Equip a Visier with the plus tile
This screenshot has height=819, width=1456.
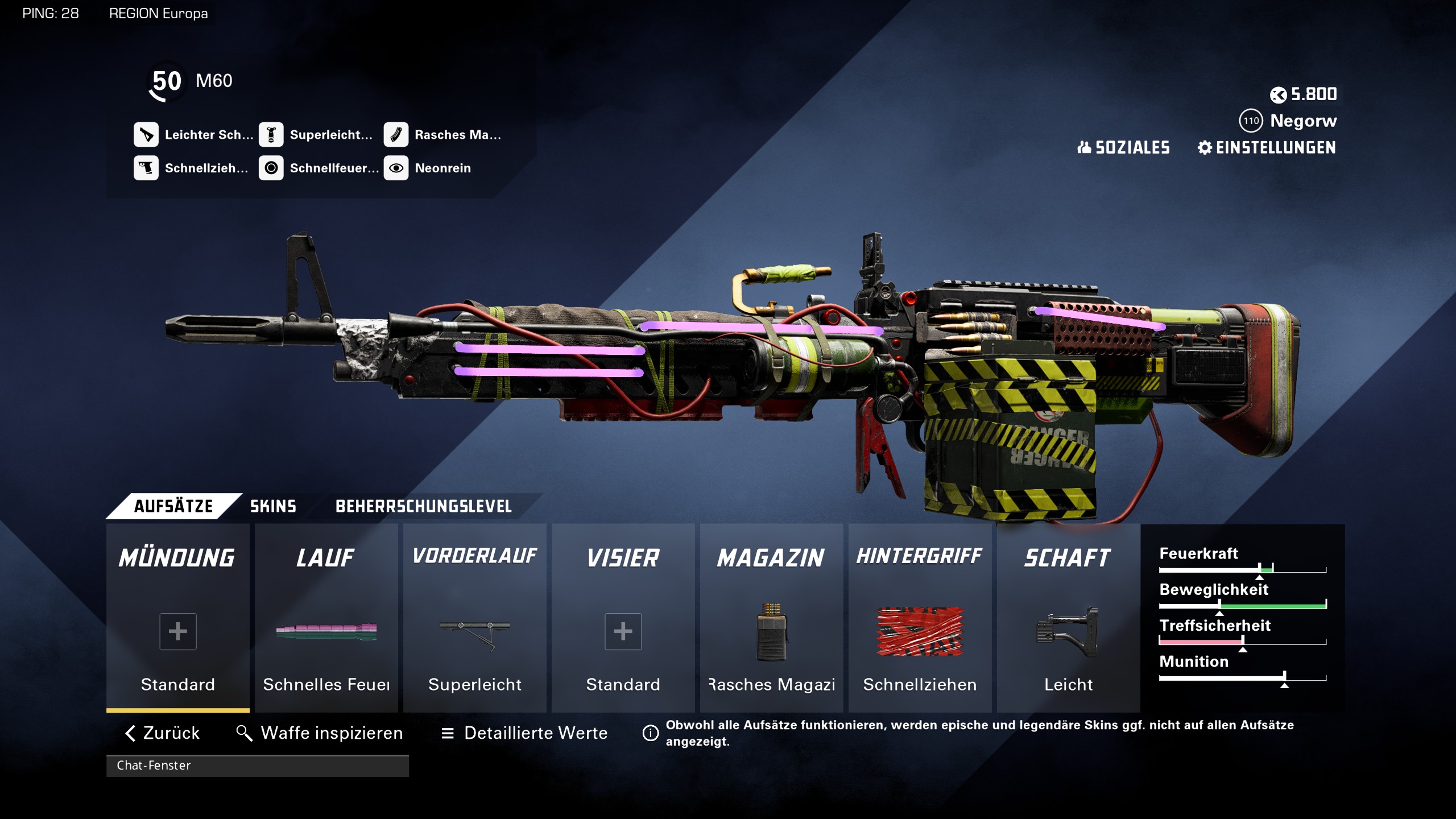(x=622, y=631)
